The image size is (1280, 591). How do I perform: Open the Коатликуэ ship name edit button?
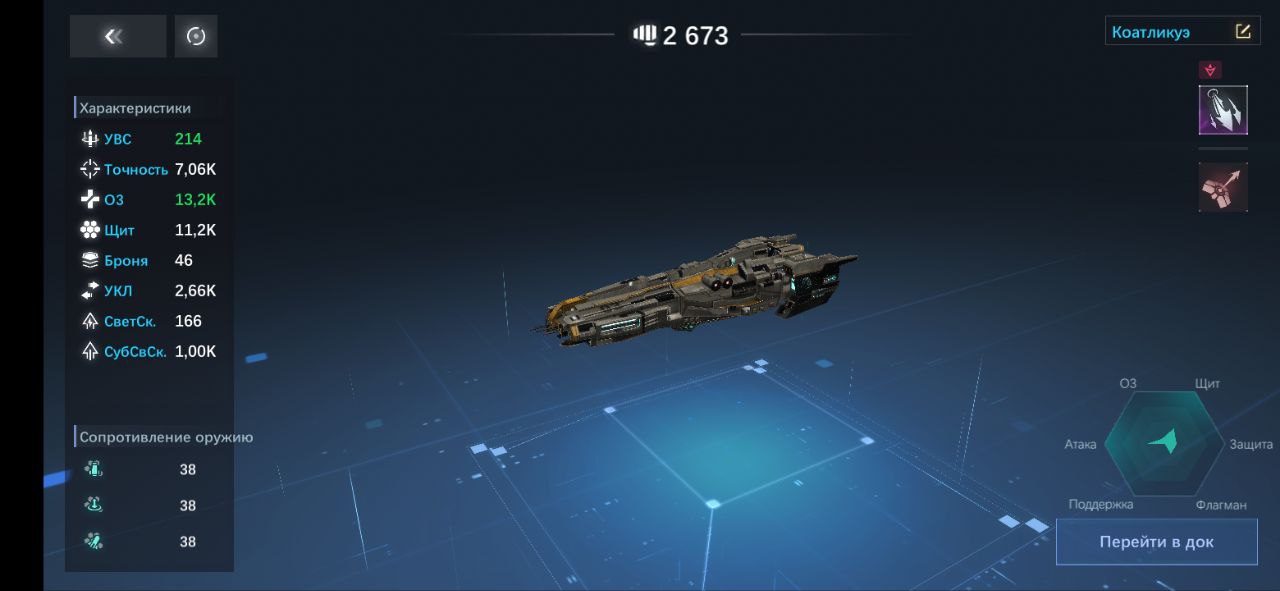coord(1243,32)
